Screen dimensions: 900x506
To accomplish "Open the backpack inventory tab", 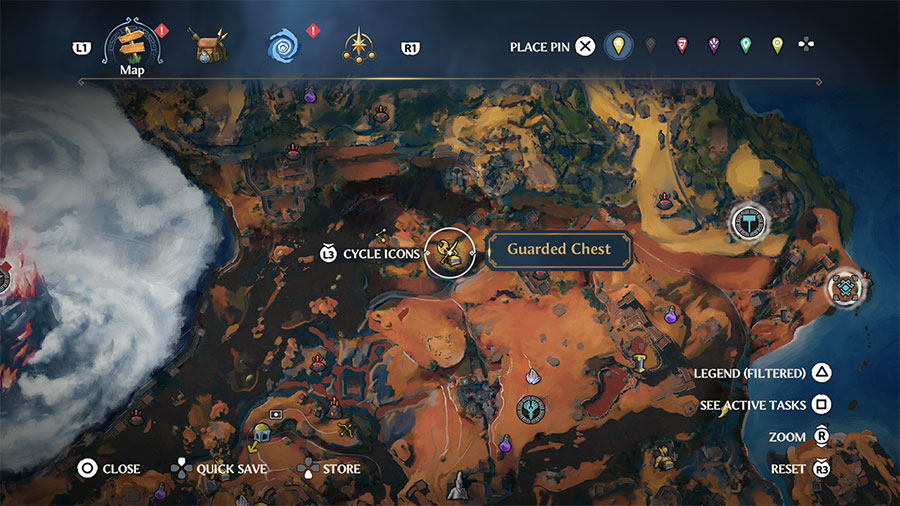I will [x=210, y=45].
